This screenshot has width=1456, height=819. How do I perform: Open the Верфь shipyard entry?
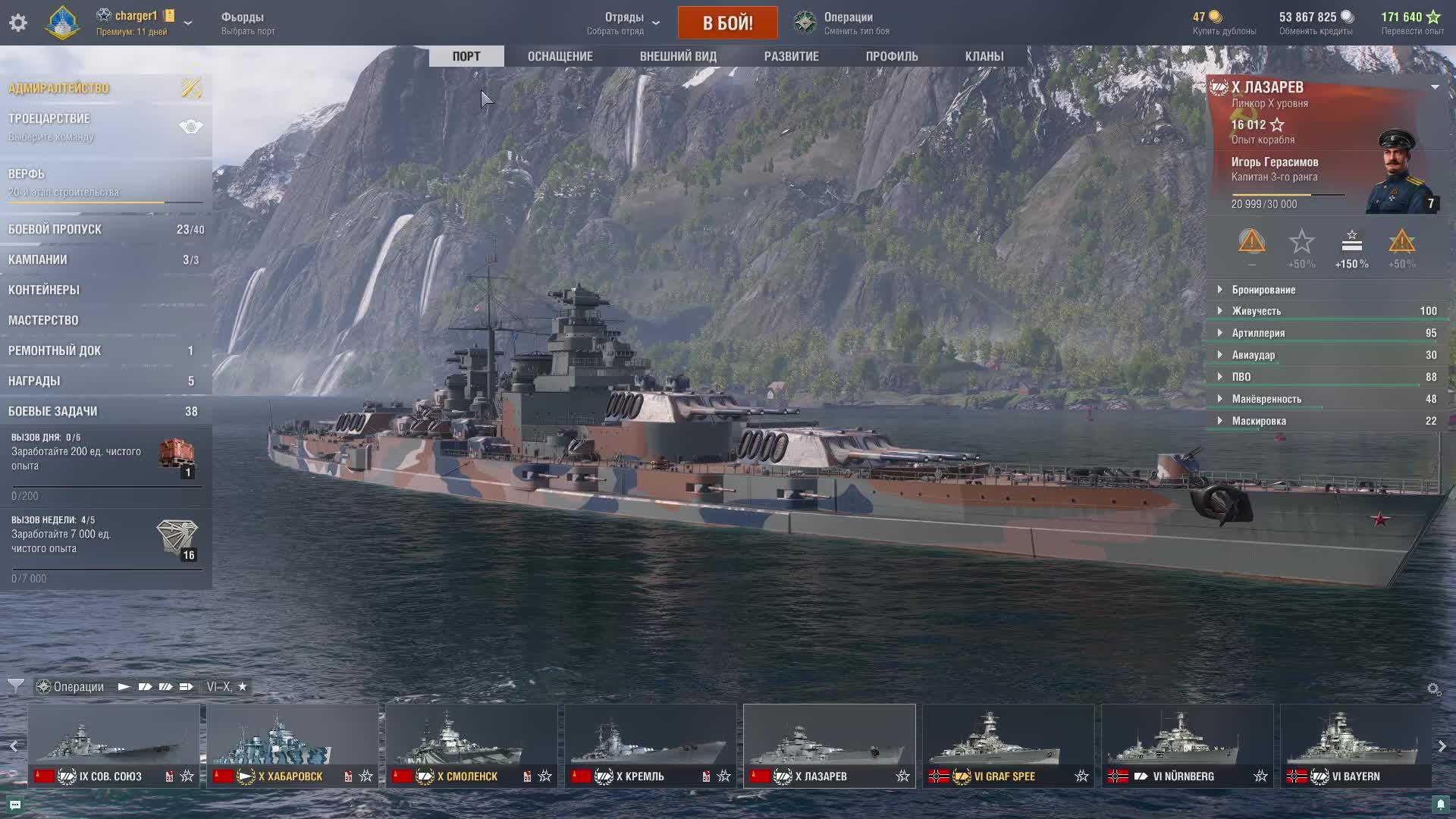27,174
